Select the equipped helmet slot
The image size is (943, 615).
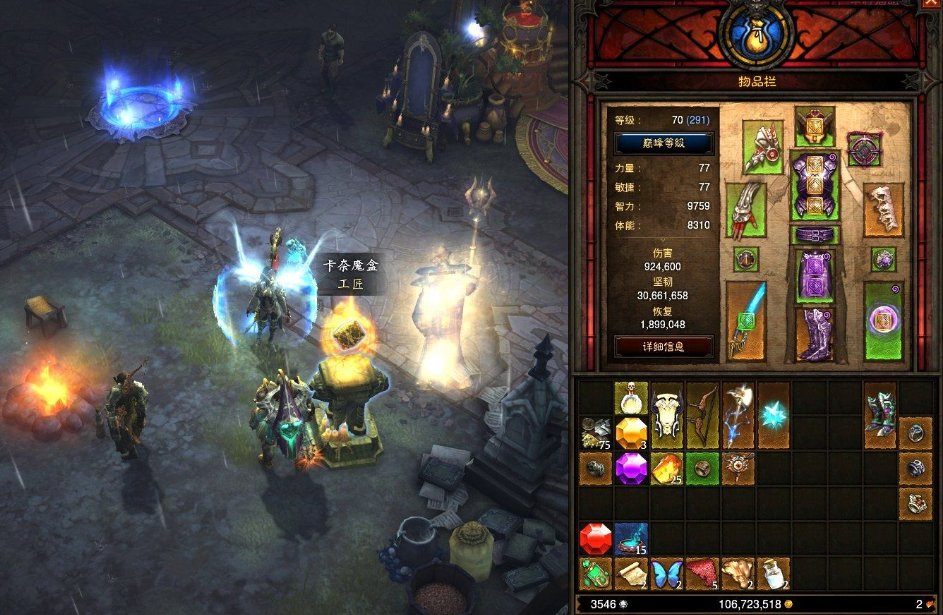coord(814,126)
